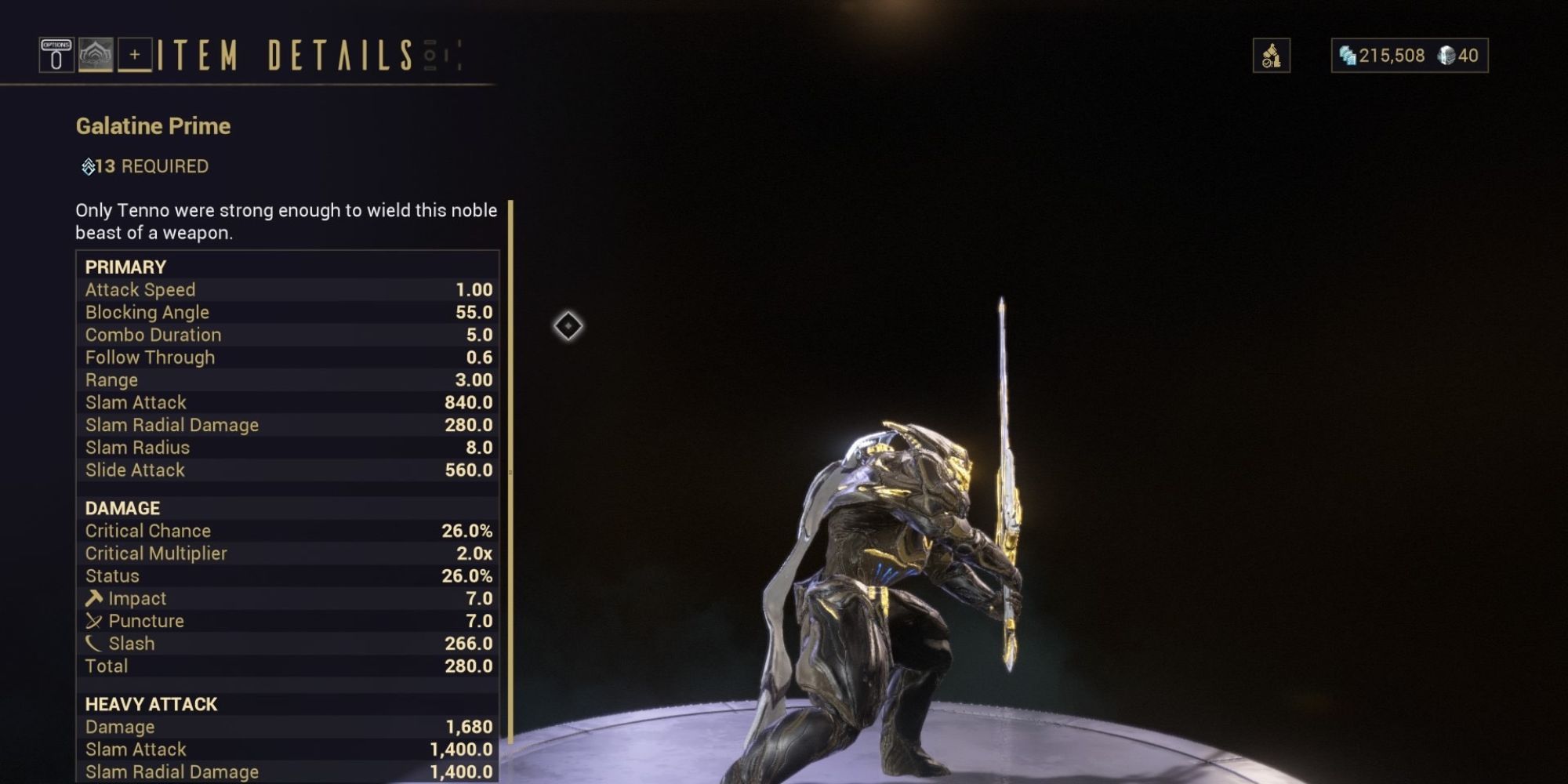Image resolution: width=1568 pixels, height=784 pixels.
Task: Expand the DAMAGE stats section
Action: [122, 507]
